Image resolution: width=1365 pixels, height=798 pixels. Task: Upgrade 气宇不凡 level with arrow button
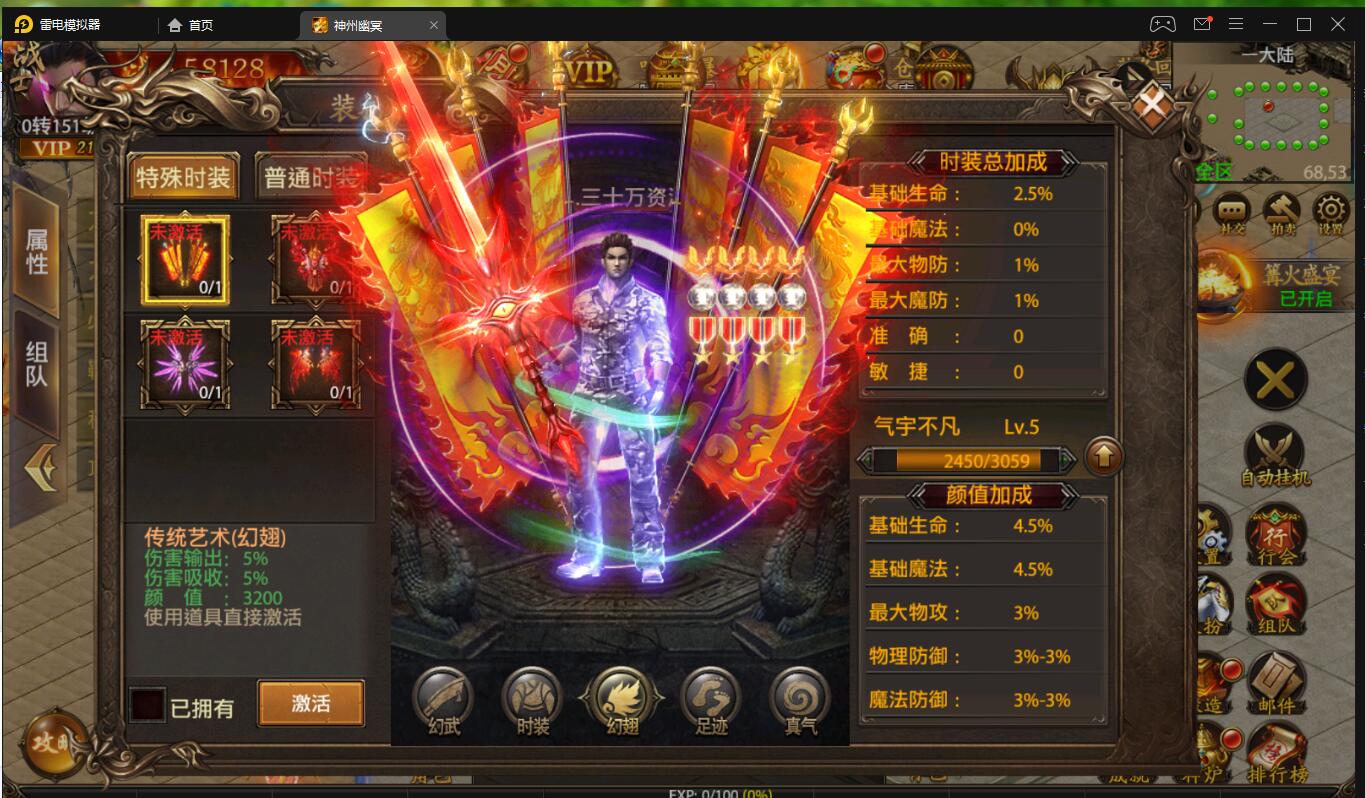(x=1103, y=458)
